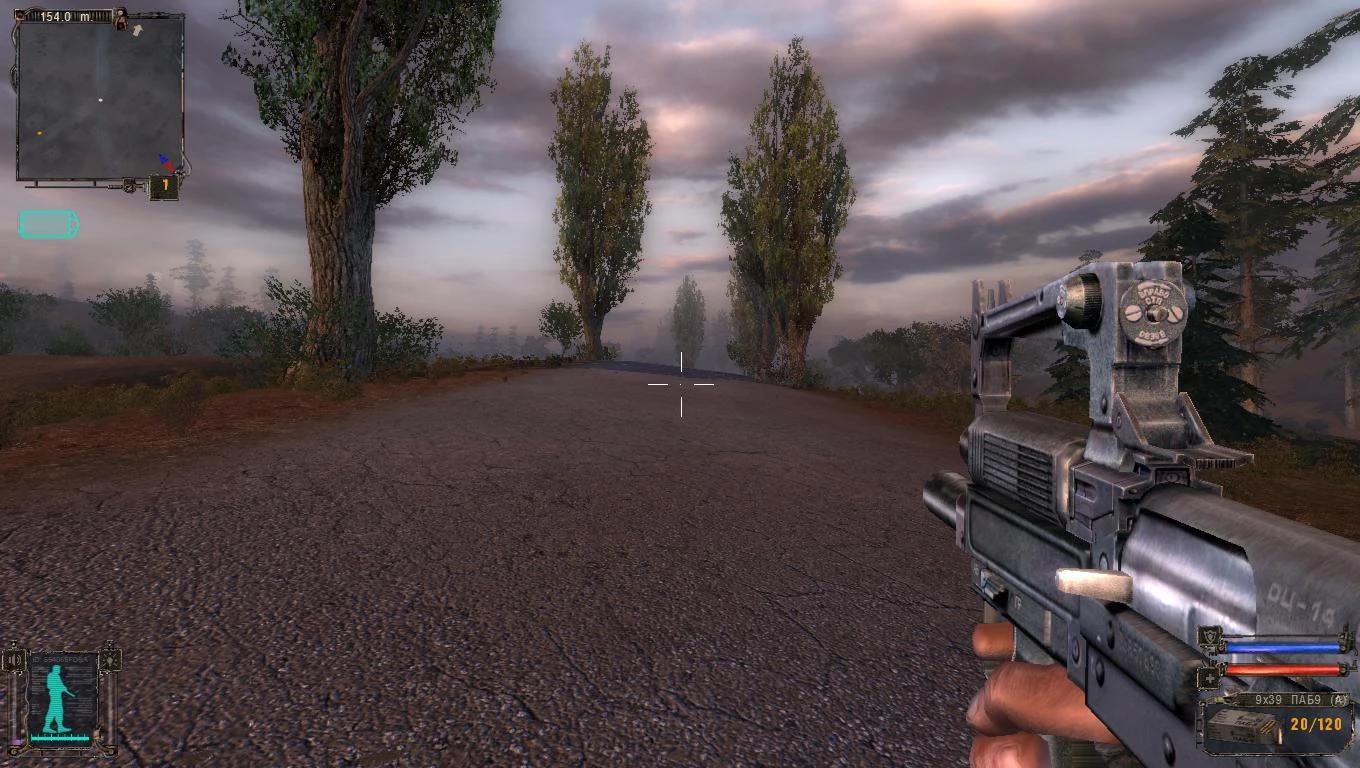Click the compass arrows on the minimap
1360x768 pixels.
[x=164, y=161]
